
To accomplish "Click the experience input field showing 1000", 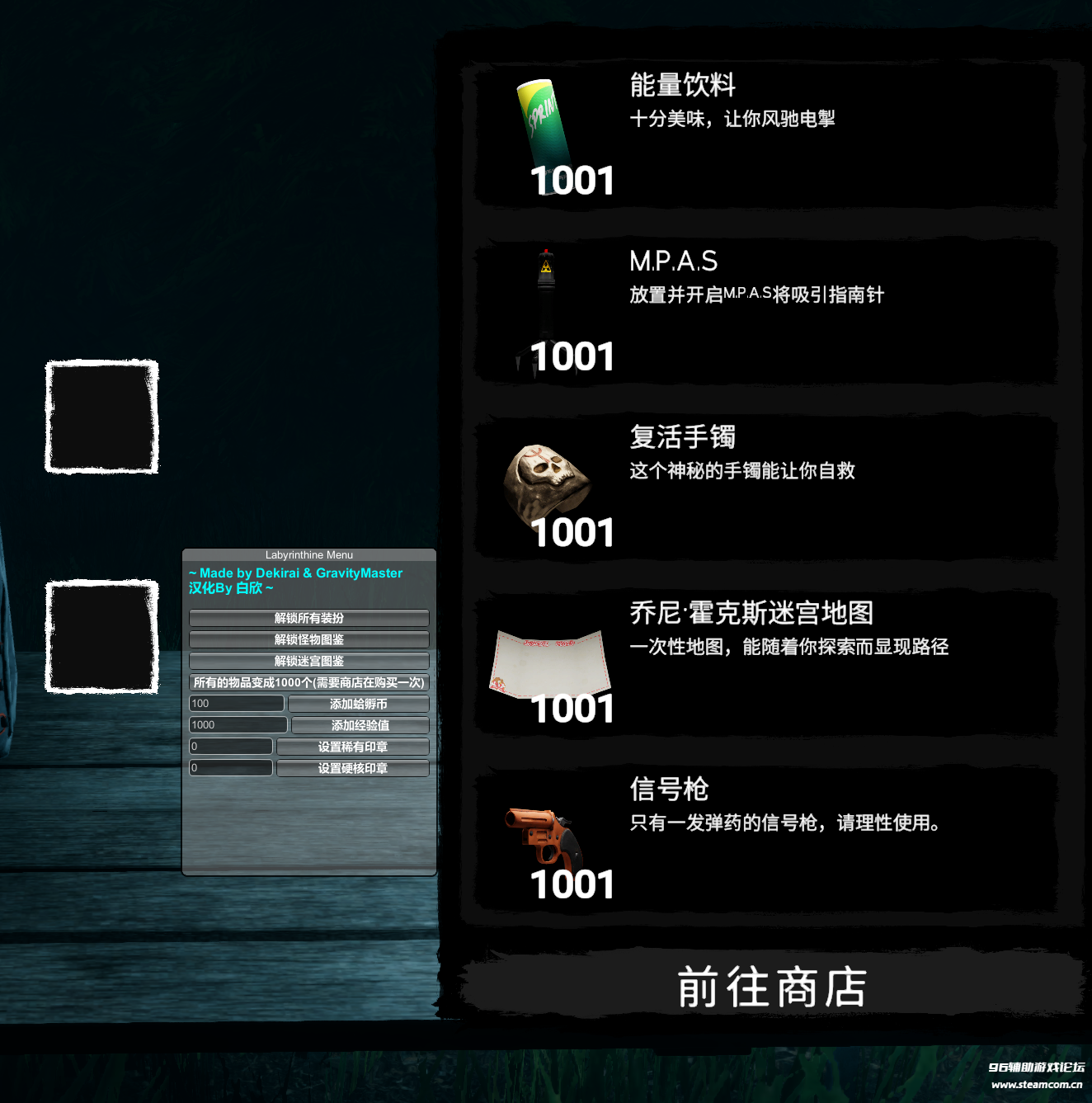I will click(238, 725).
